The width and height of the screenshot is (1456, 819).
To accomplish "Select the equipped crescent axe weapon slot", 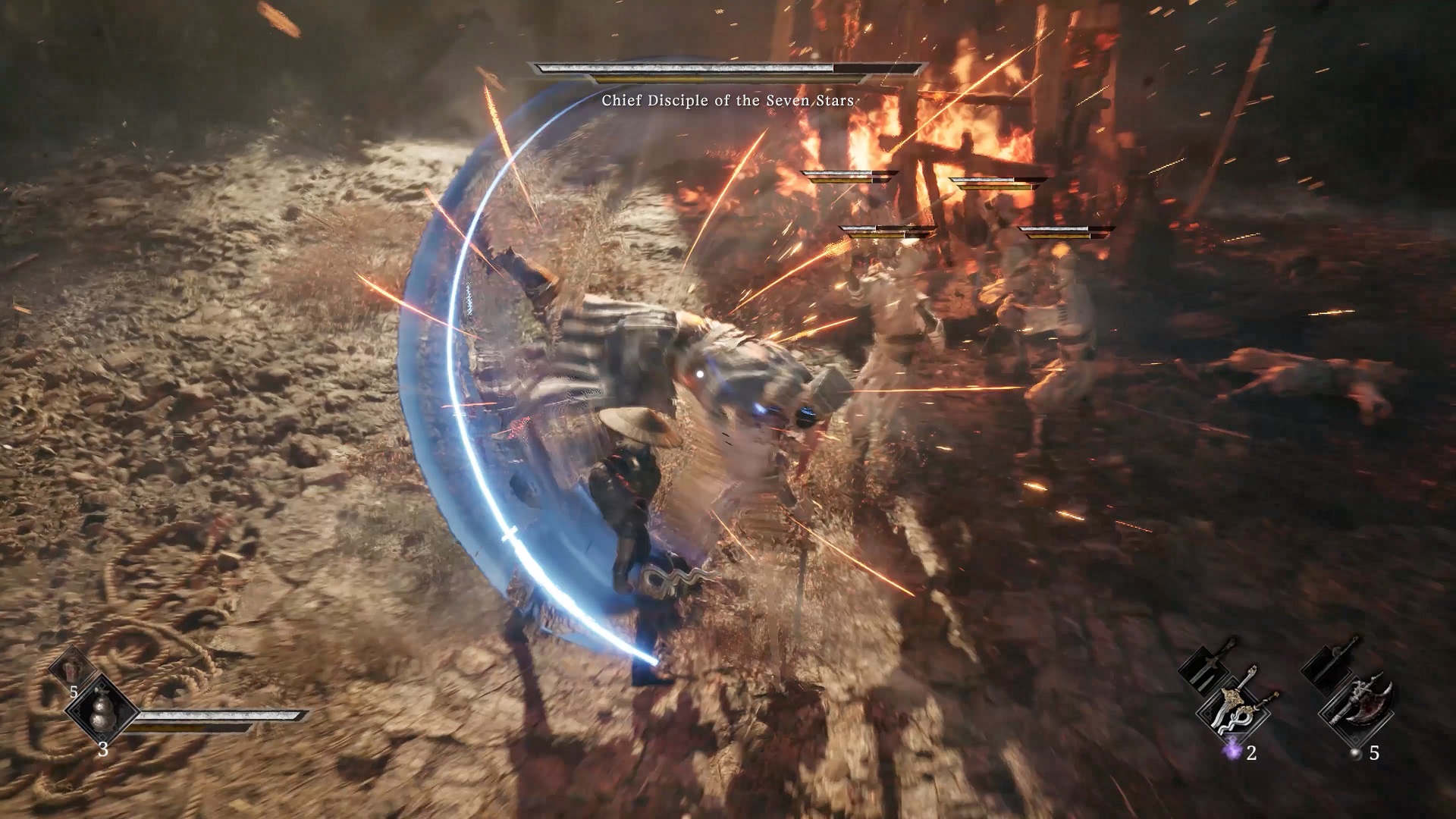I will coord(1360,712).
